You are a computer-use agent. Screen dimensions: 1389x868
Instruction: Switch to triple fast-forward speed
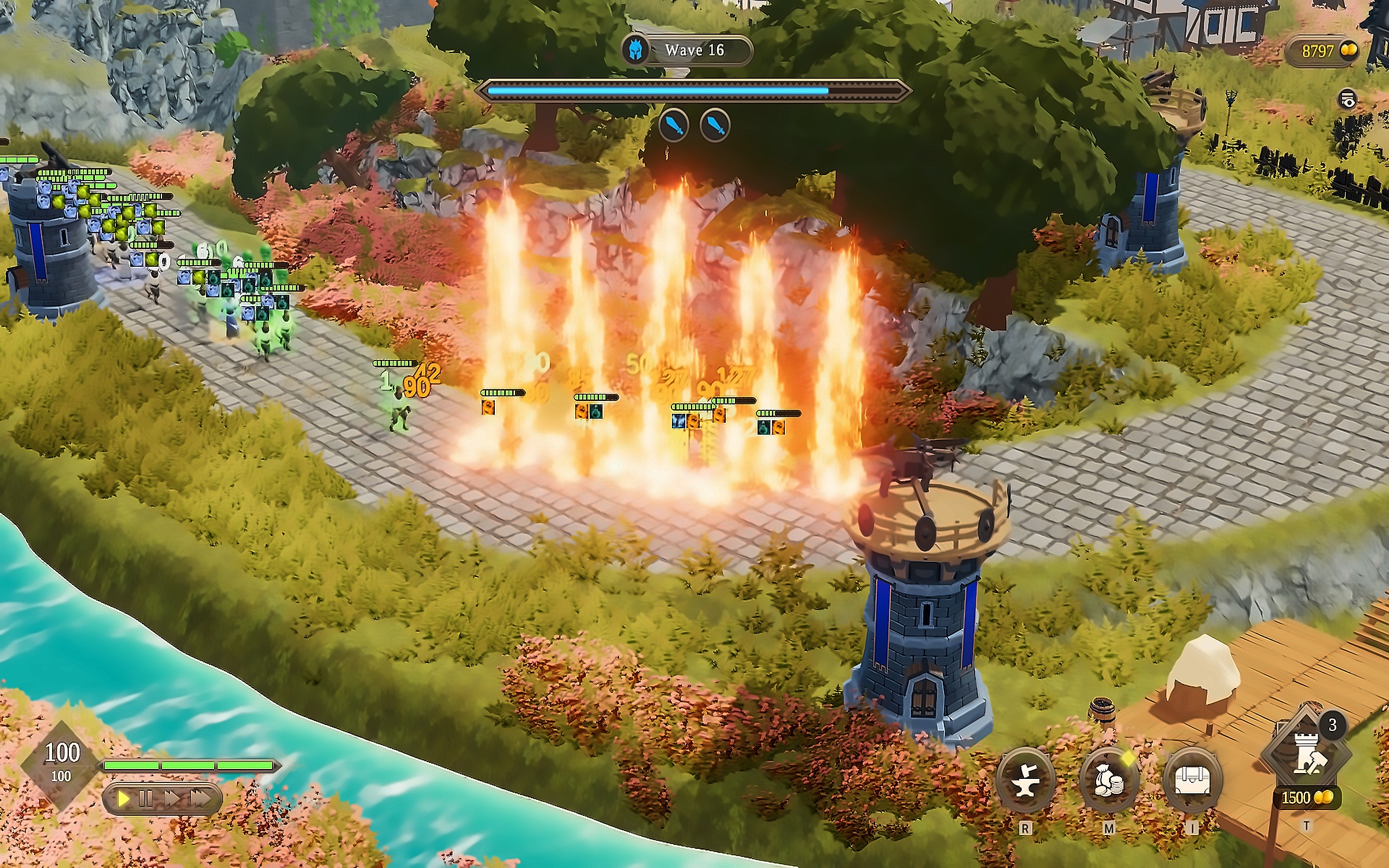pos(200,799)
